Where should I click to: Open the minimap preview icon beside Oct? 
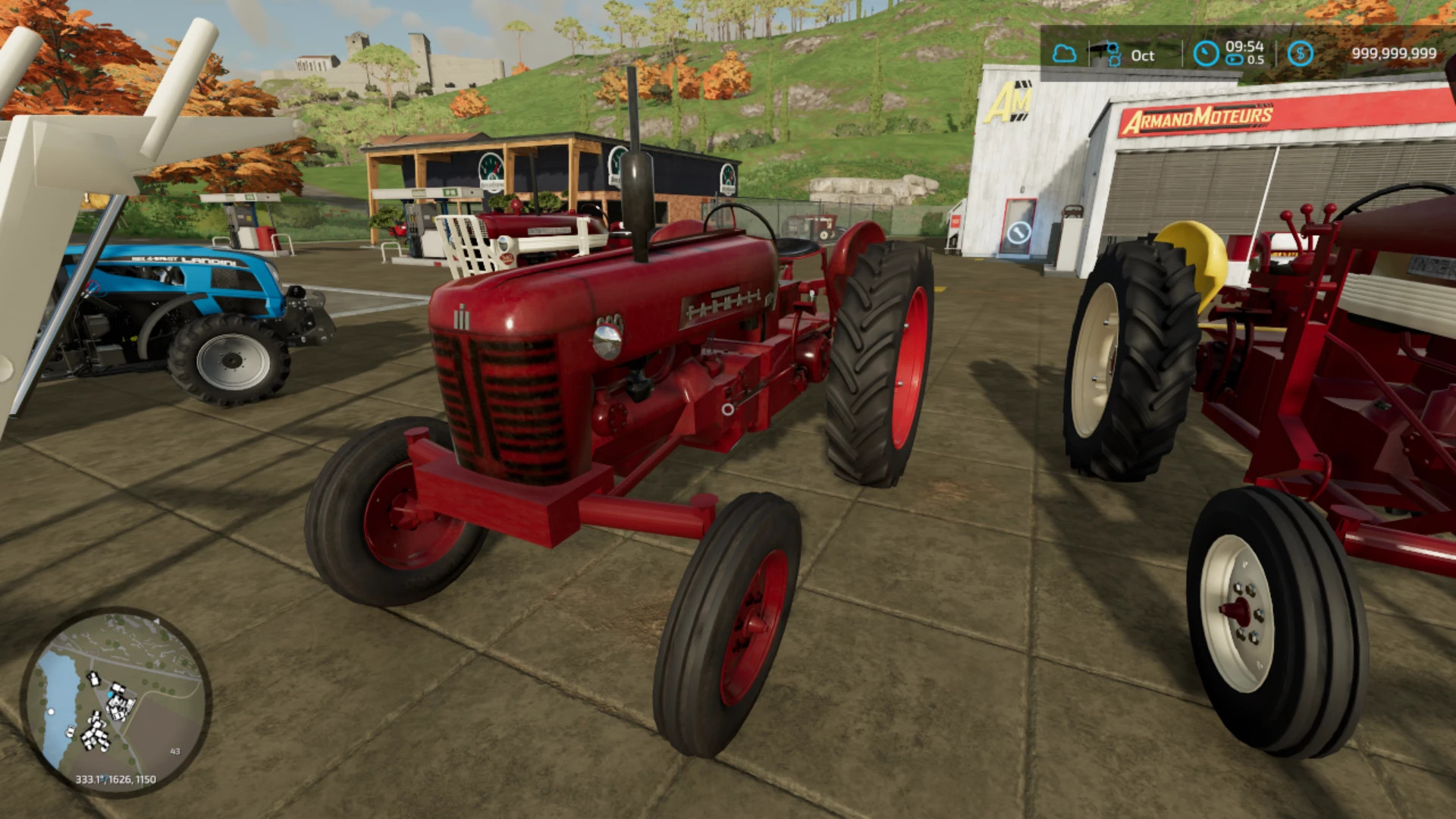tap(1112, 53)
